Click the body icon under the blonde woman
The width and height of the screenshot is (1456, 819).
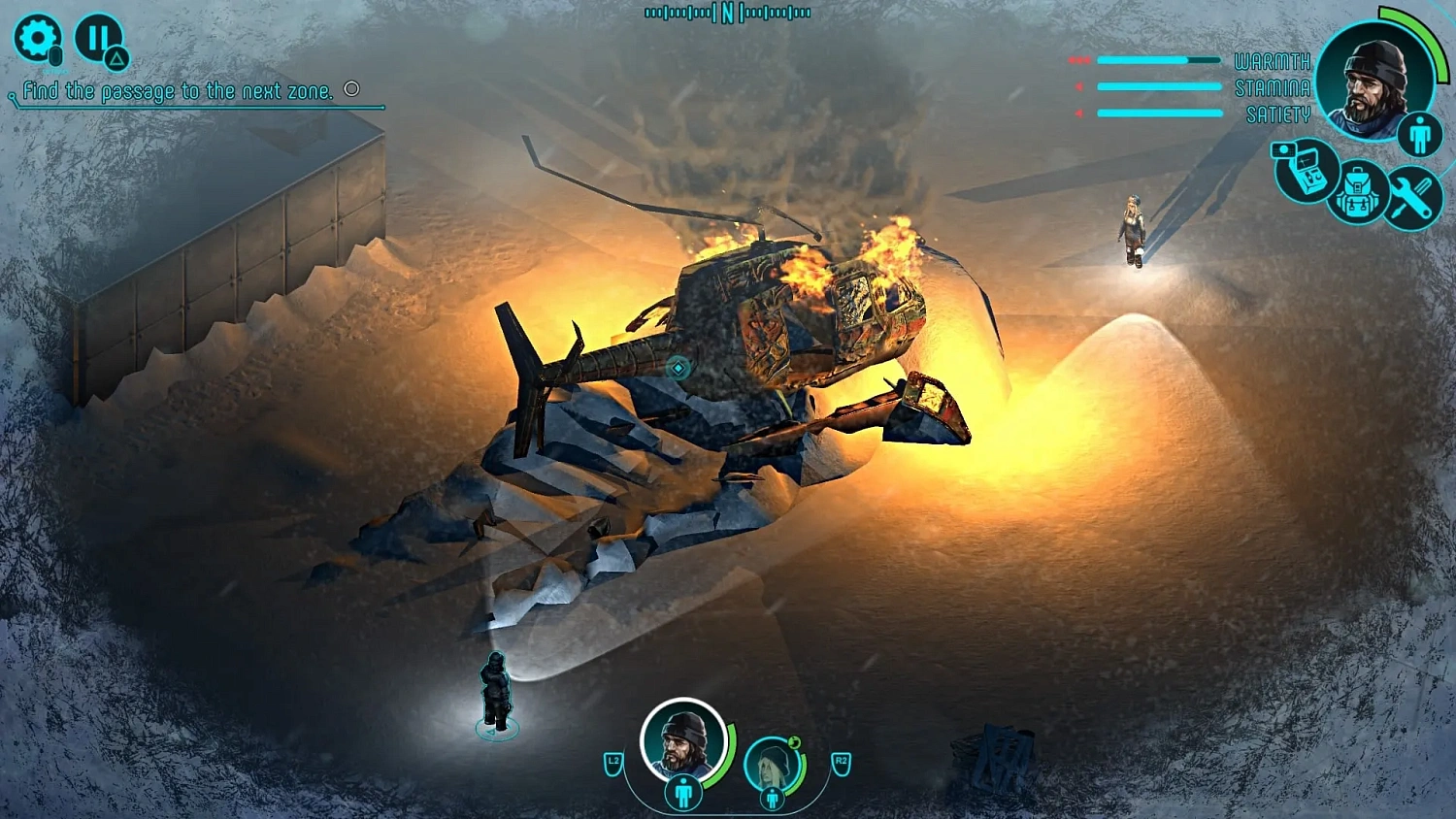pos(773,799)
